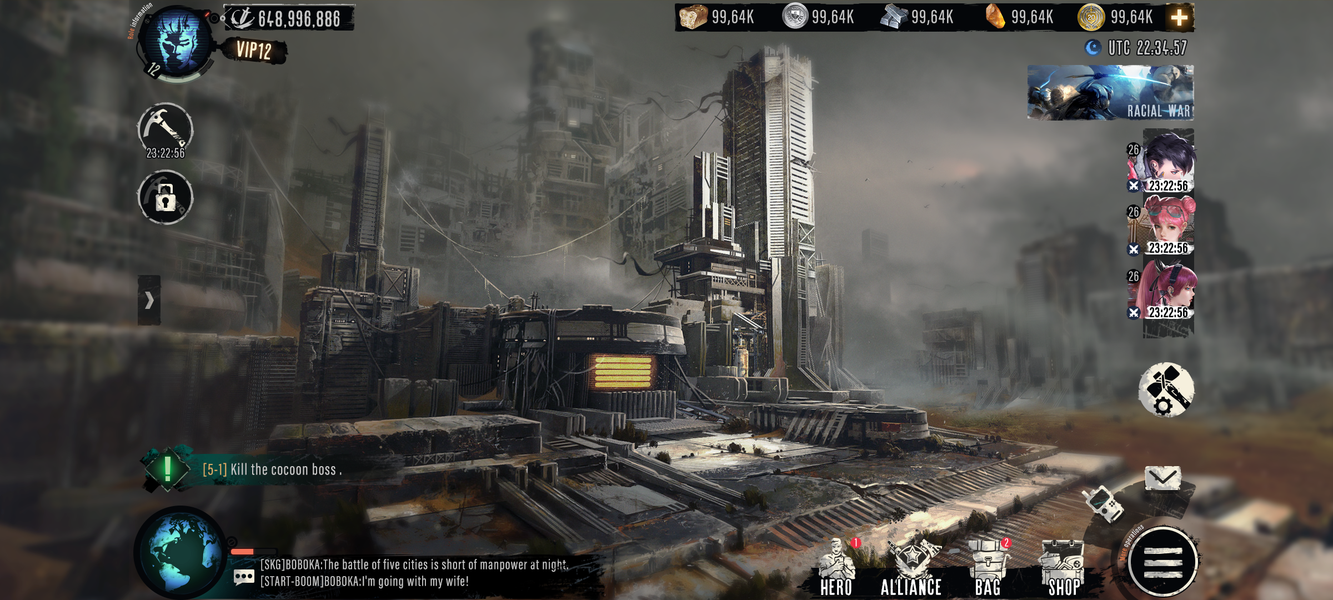Open the axe and gear tools button

coord(1166,389)
